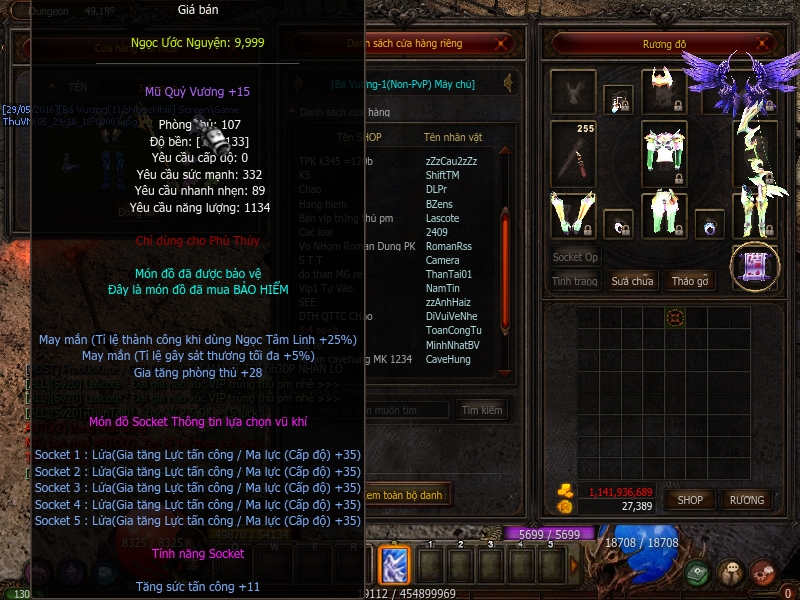Activate the blue lightning skill icon
800x600 pixels.
pos(393,564)
